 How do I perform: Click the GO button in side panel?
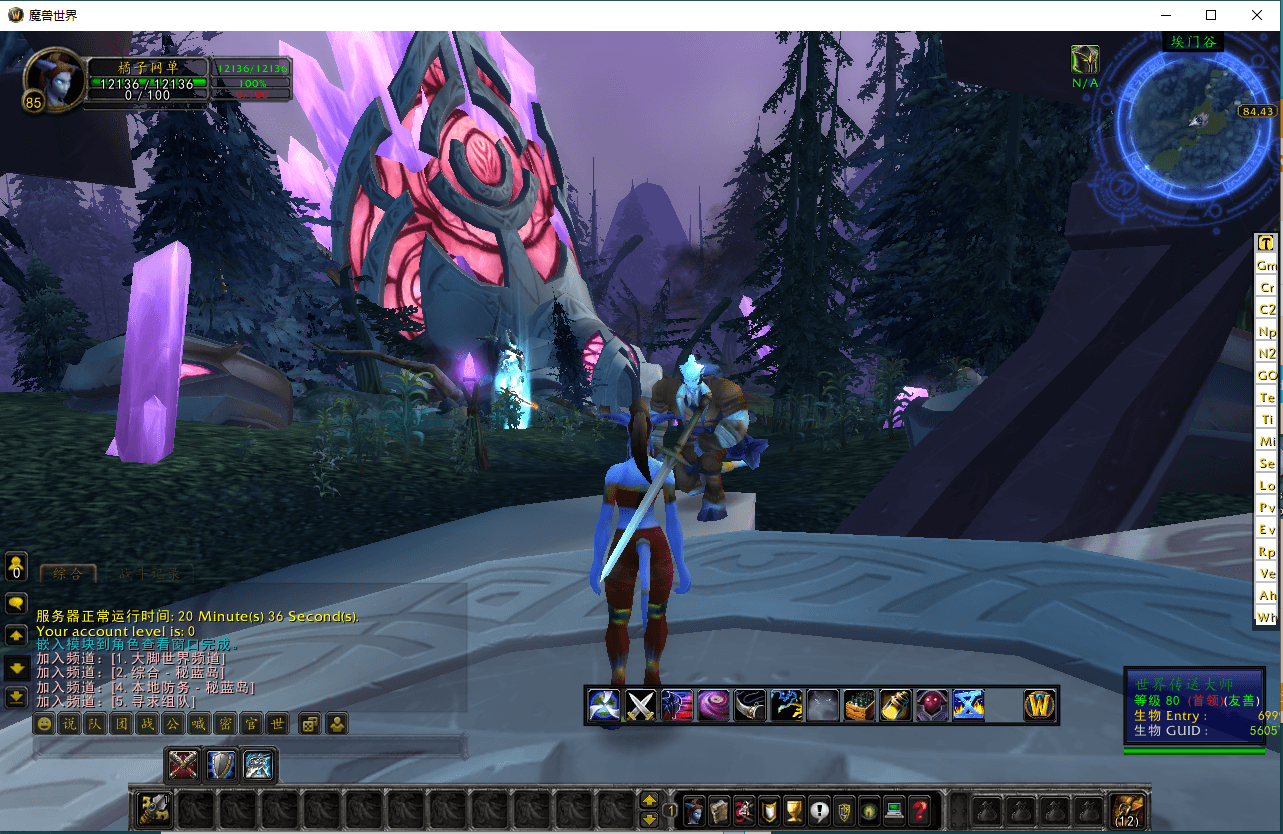tap(1267, 376)
